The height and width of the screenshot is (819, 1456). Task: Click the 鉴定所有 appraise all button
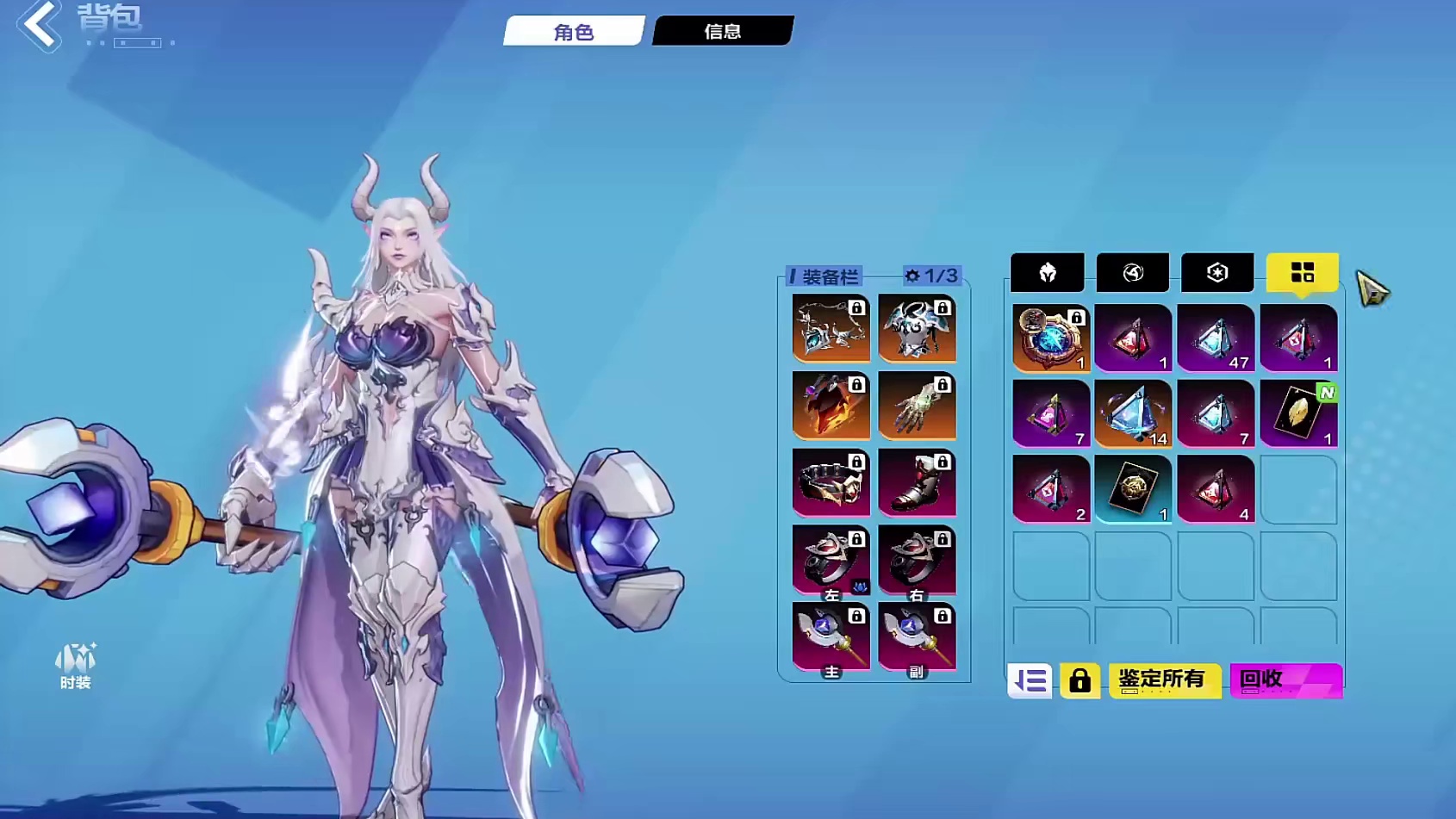click(1164, 680)
